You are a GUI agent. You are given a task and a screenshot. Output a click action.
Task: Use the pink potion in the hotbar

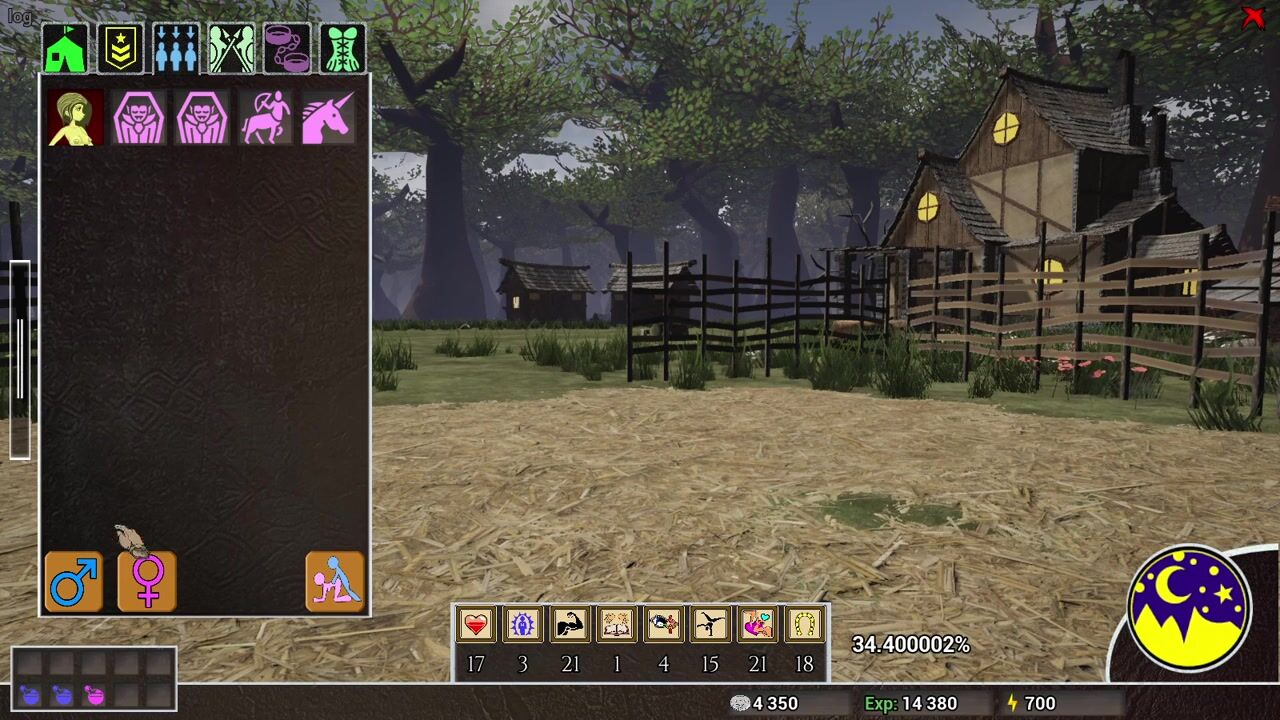tap(95, 695)
